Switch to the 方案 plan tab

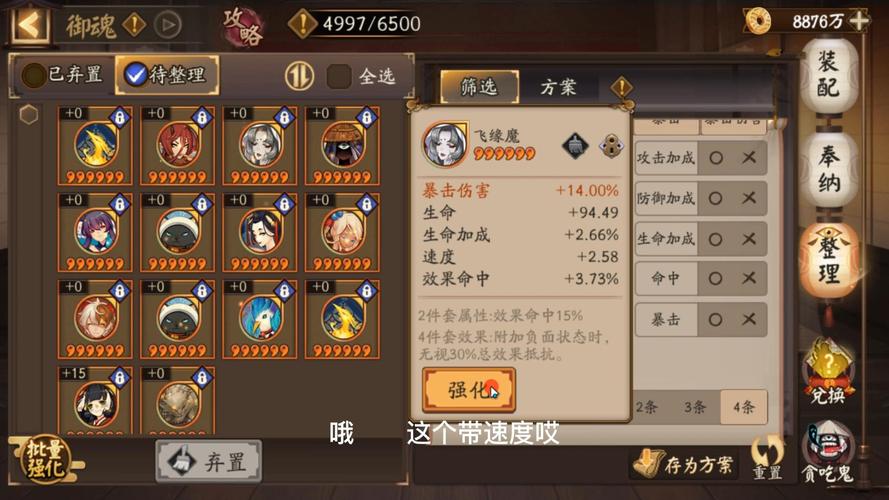558,87
